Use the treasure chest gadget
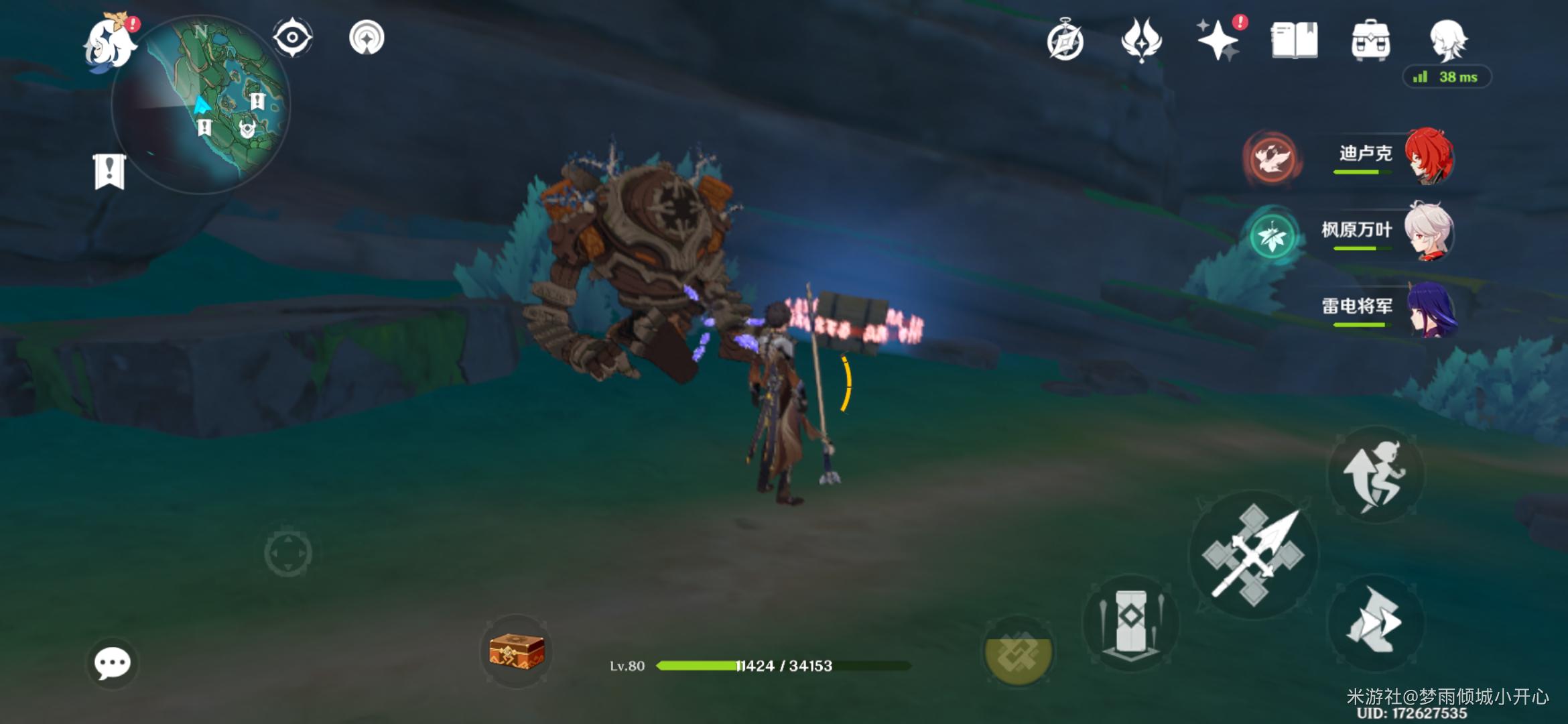The width and height of the screenshot is (1568, 724). coord(516,650)
